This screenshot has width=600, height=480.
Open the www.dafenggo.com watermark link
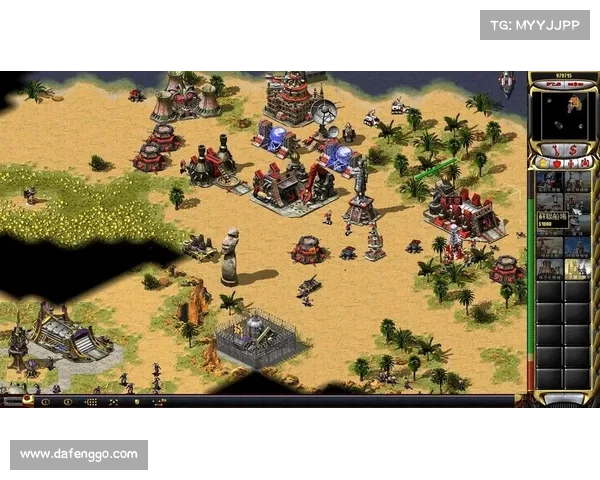(x=79, y=455)
